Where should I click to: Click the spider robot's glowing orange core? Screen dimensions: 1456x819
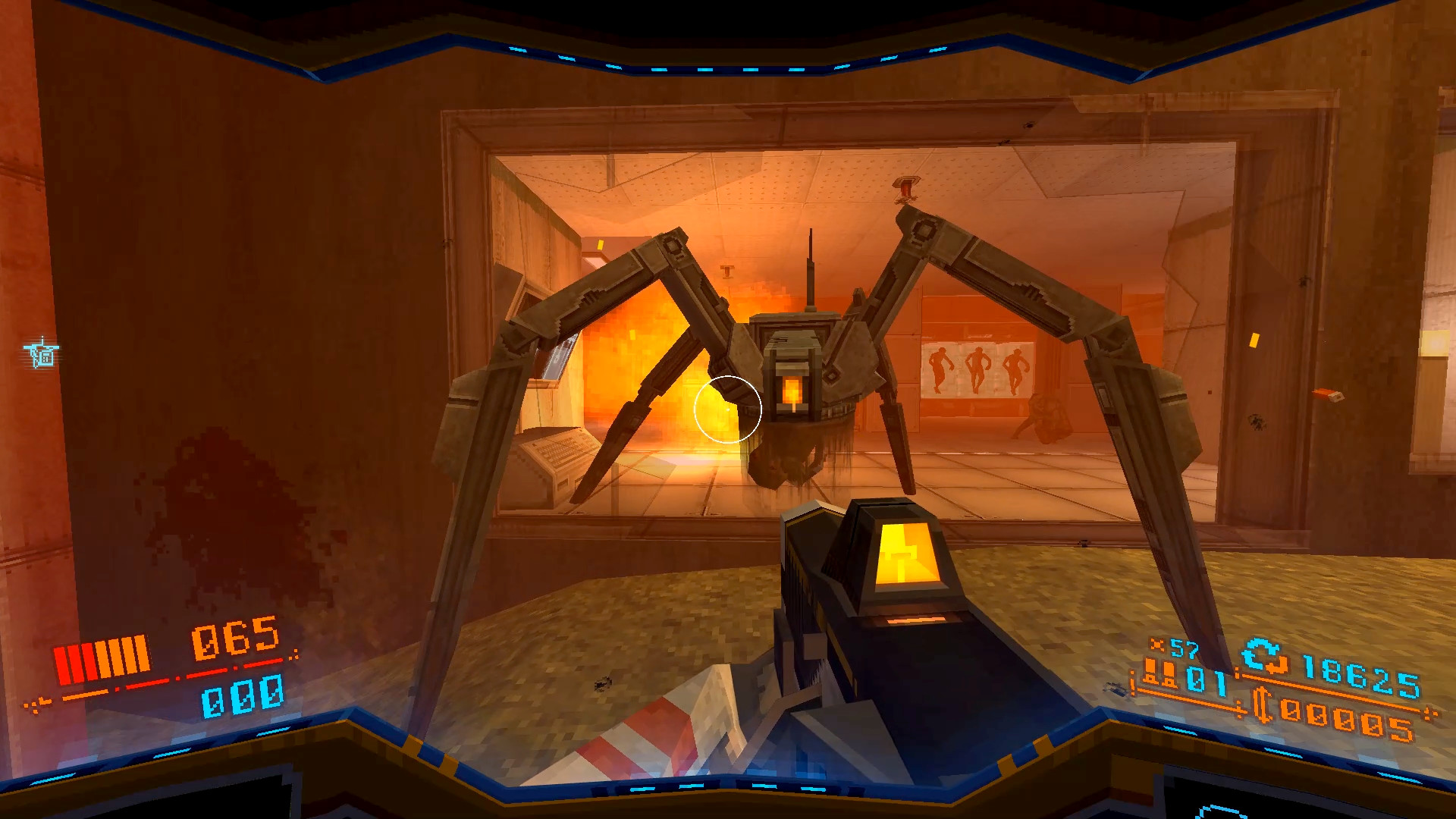tap(793, 391)
